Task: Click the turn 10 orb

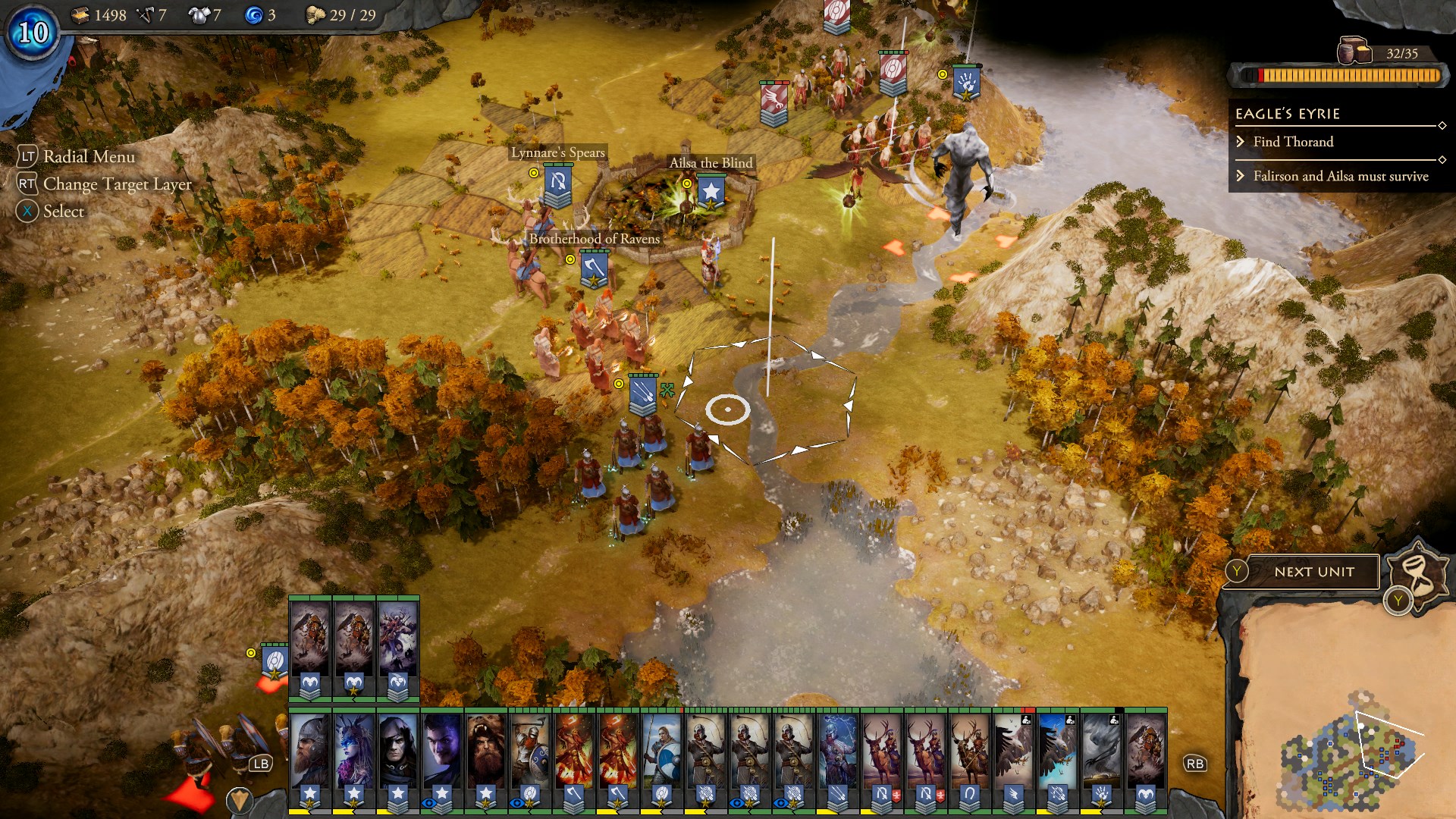Action: (33, 33)
